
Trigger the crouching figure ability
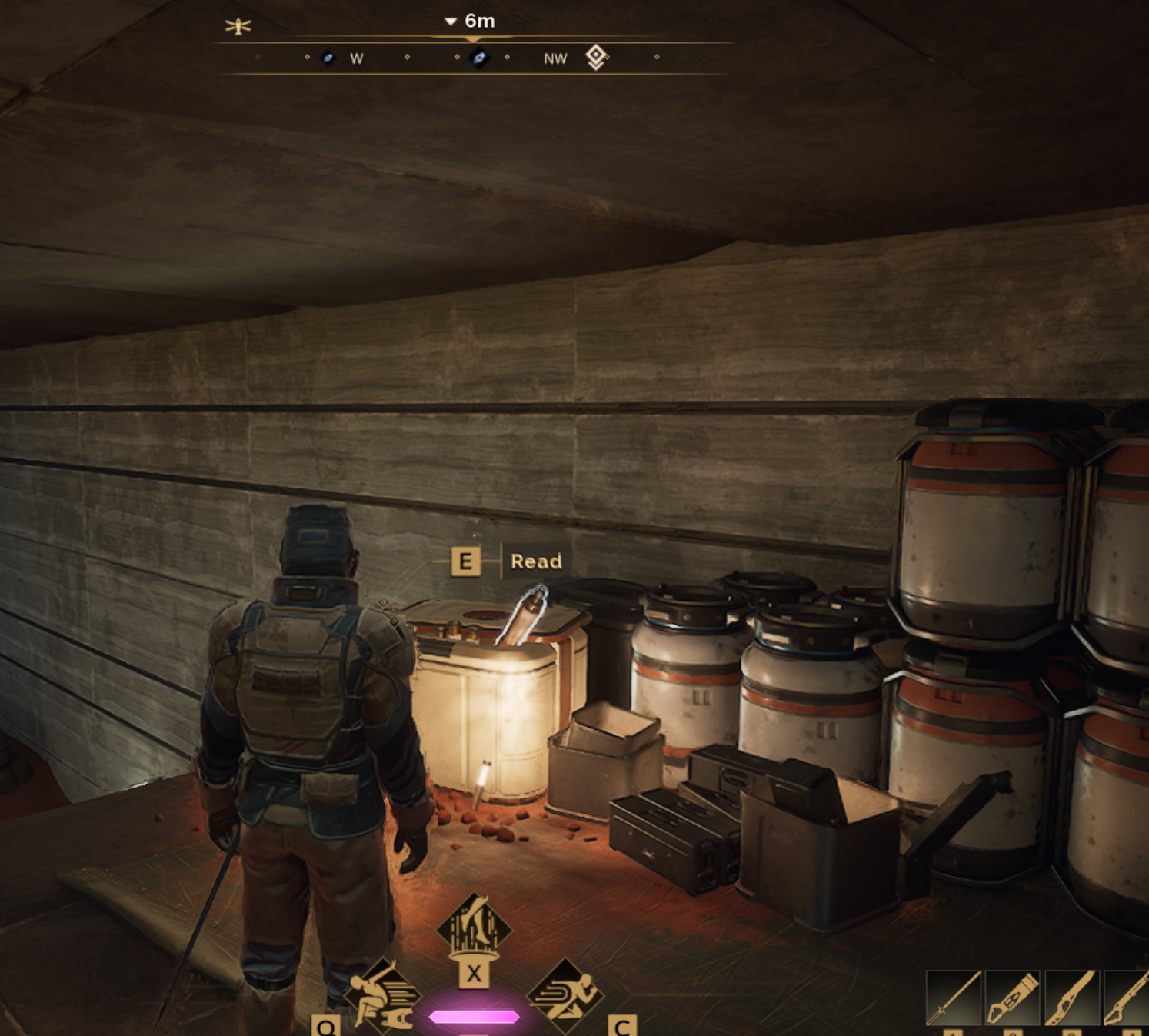381,997
